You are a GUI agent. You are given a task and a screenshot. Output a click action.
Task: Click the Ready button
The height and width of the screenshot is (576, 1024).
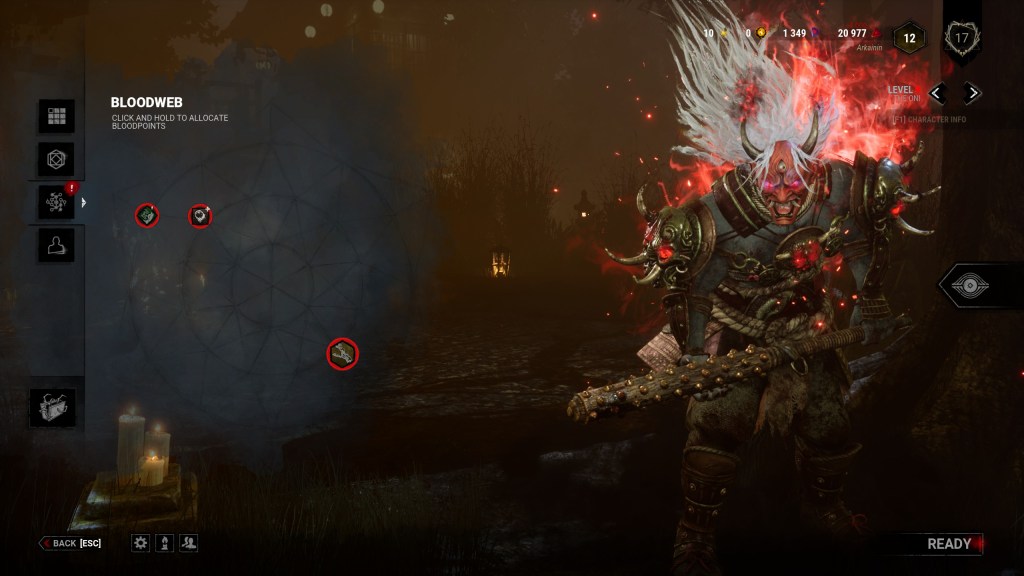click(948, 544)
